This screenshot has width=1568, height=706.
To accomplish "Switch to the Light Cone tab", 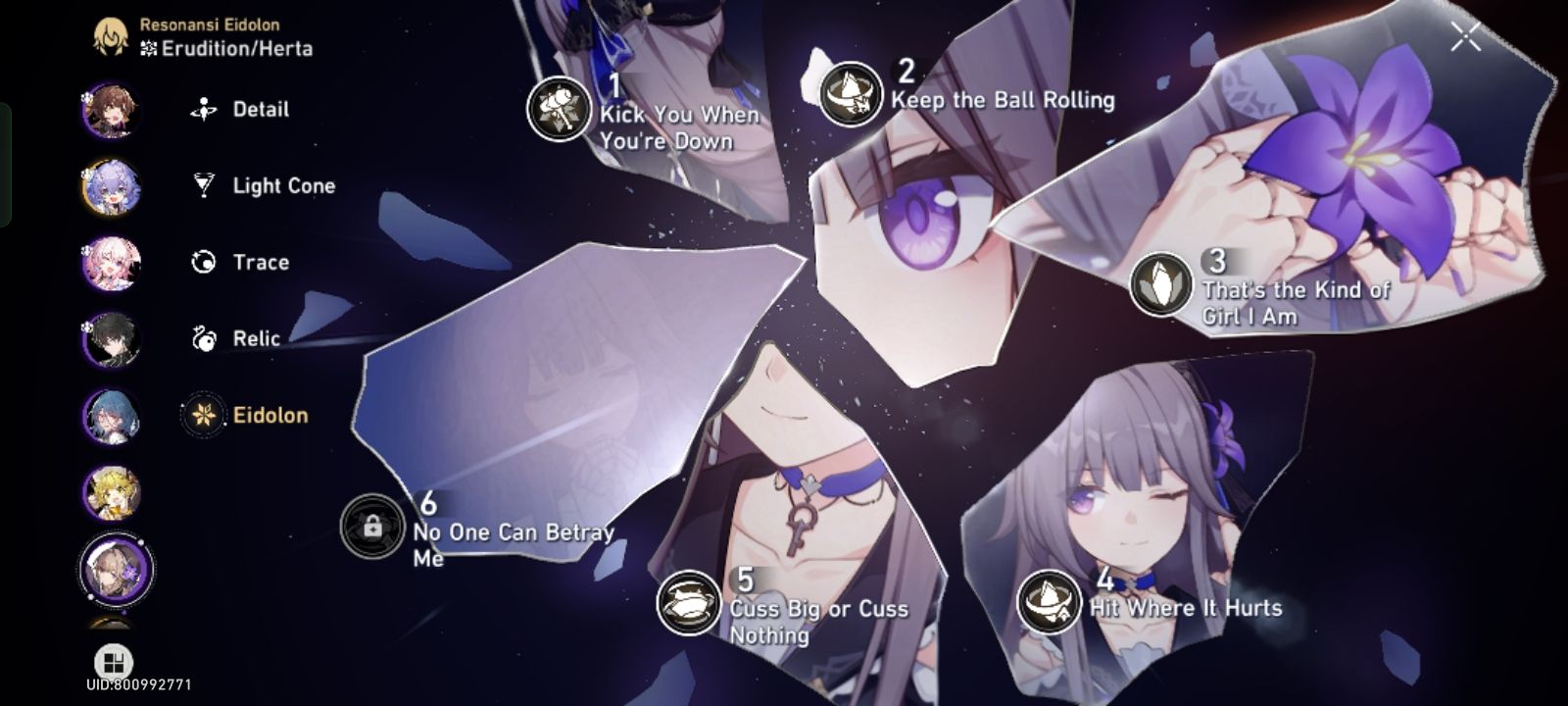I will click(283, 186).
